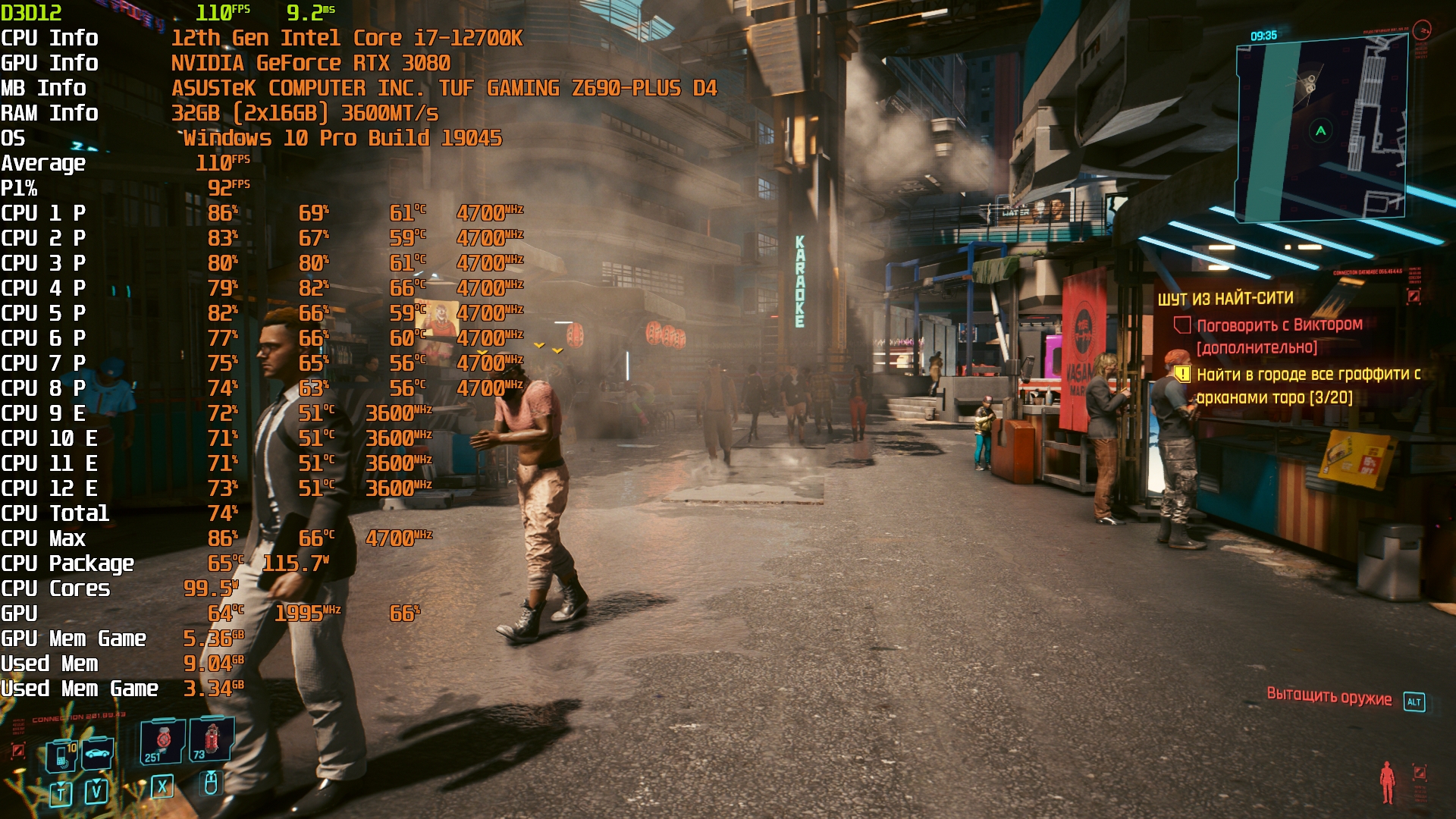Select the tarot graffiti objective (3/20)

pos(1307,385)
